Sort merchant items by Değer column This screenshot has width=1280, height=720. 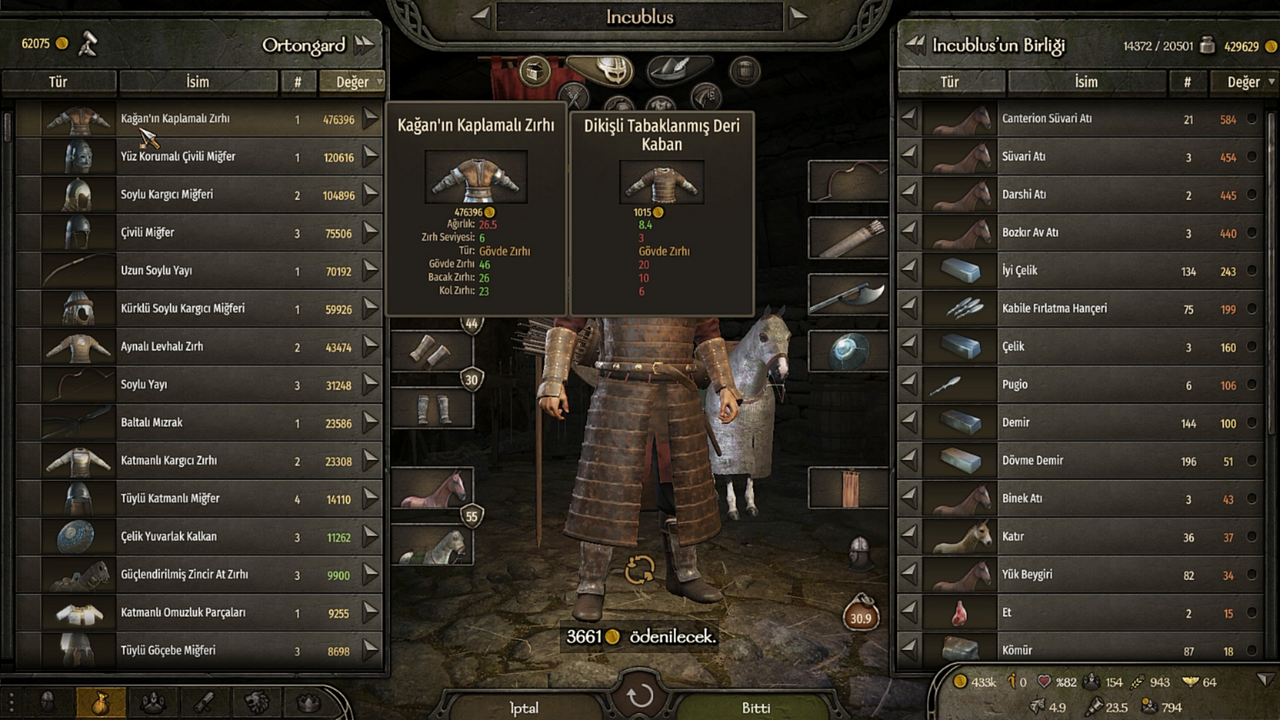pyautogui.click(x=351, y=82)
